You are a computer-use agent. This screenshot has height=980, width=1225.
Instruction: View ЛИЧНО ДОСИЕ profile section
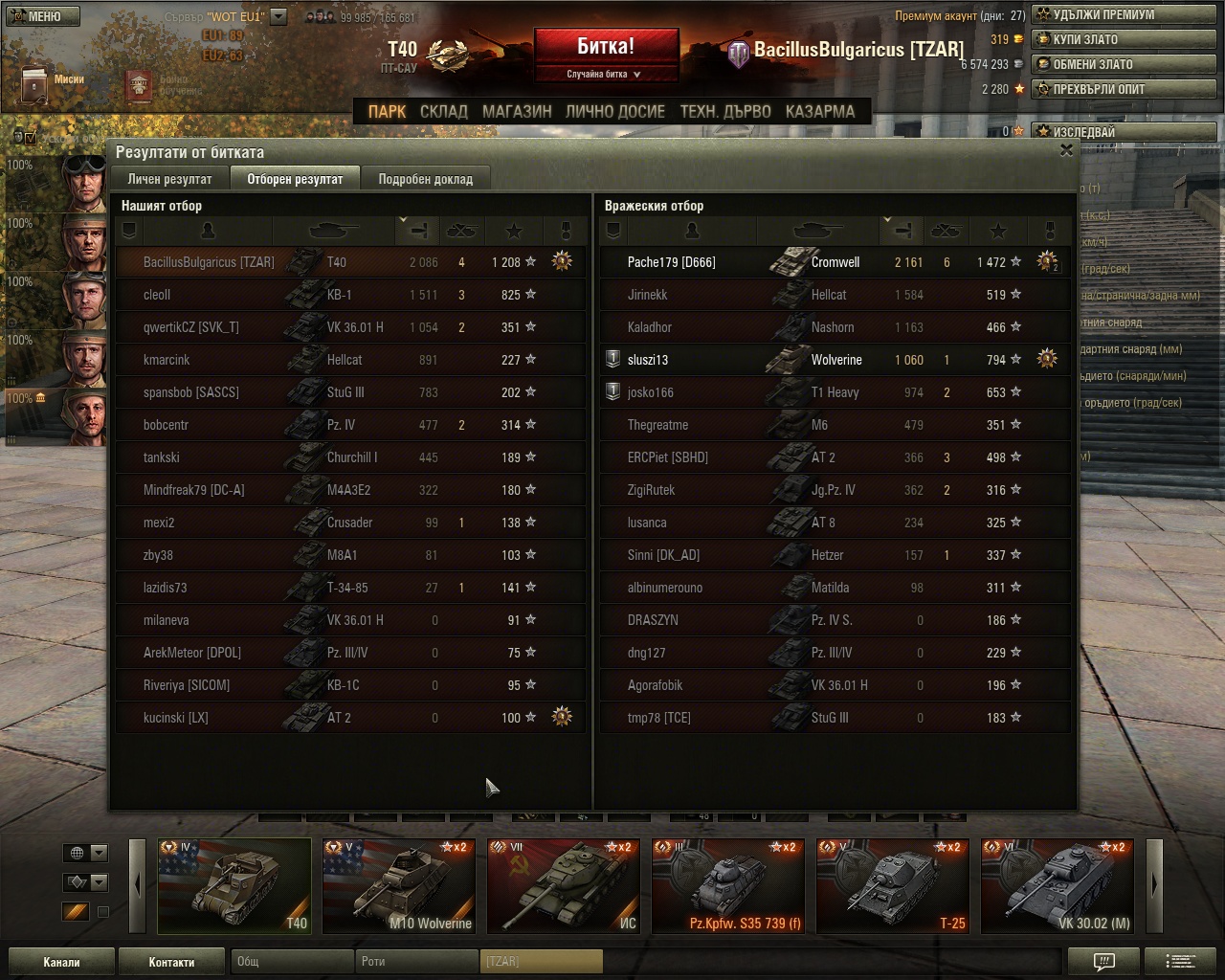pyautogui.click(x=615, y=112)
